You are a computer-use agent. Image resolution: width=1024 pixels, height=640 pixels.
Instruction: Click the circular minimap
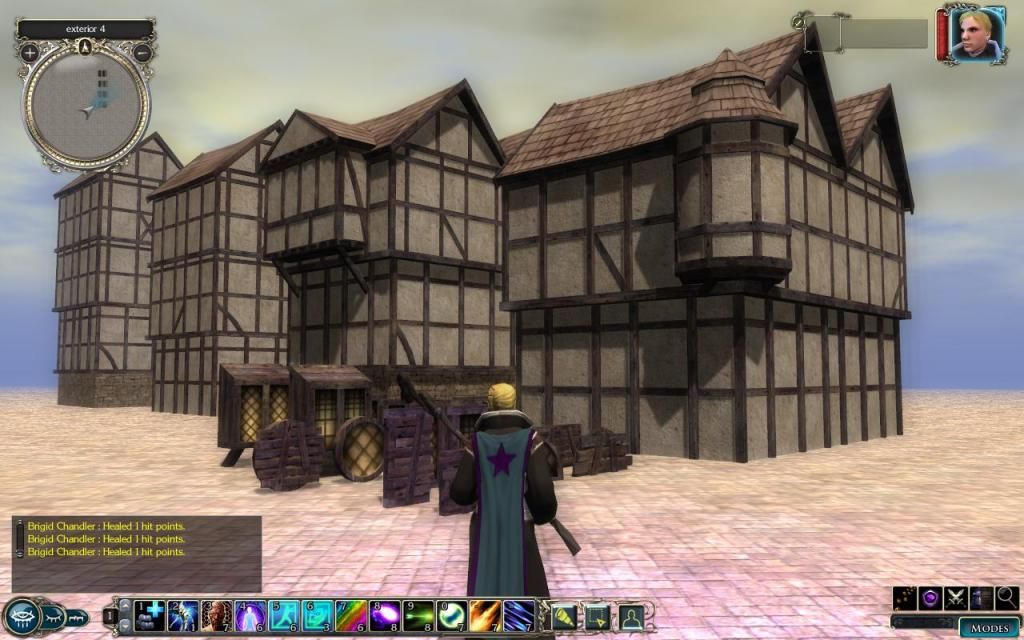click(x=86, y=103)
